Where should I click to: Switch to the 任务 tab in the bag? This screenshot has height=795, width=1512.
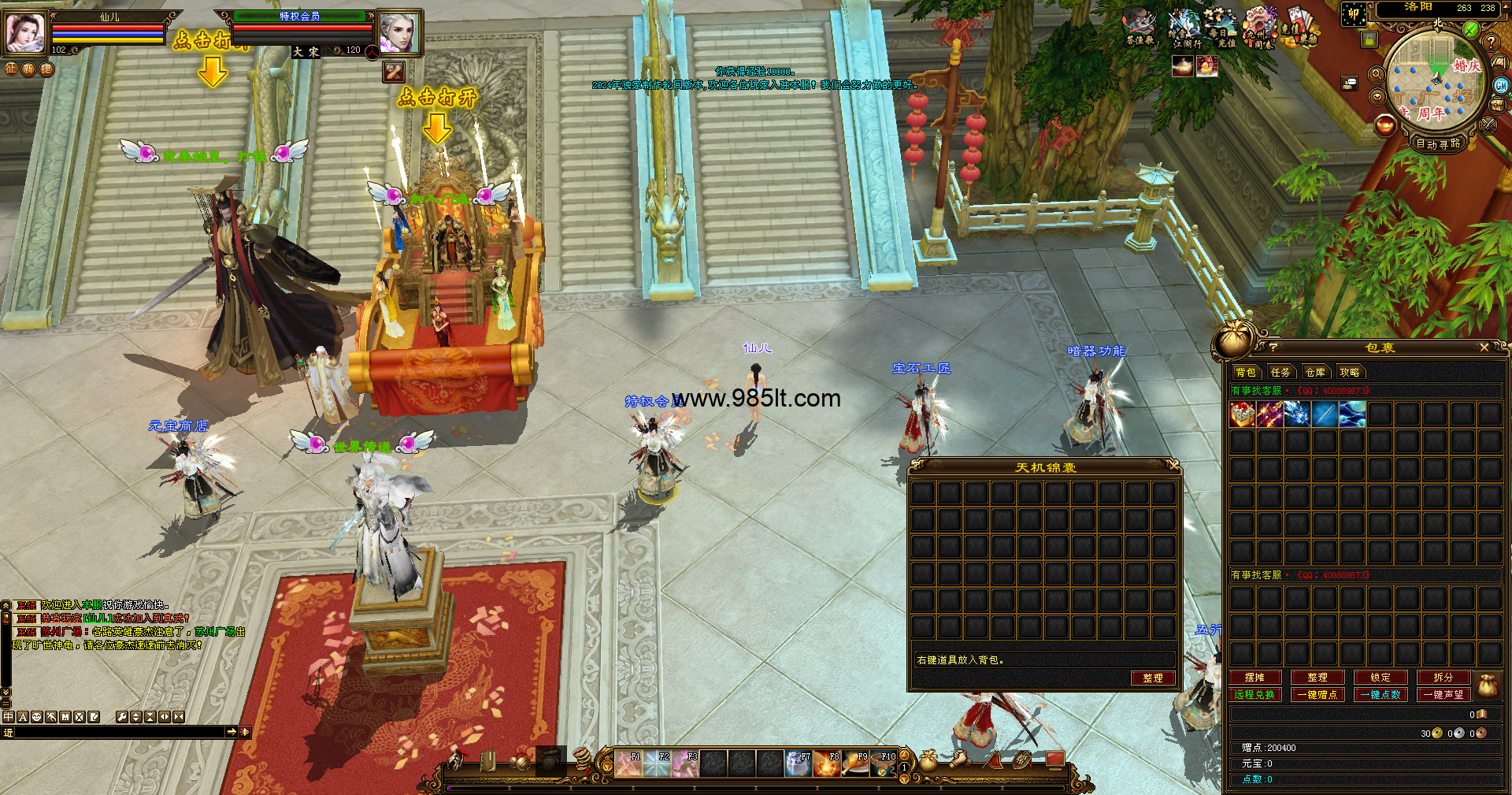coord(1280,372)
